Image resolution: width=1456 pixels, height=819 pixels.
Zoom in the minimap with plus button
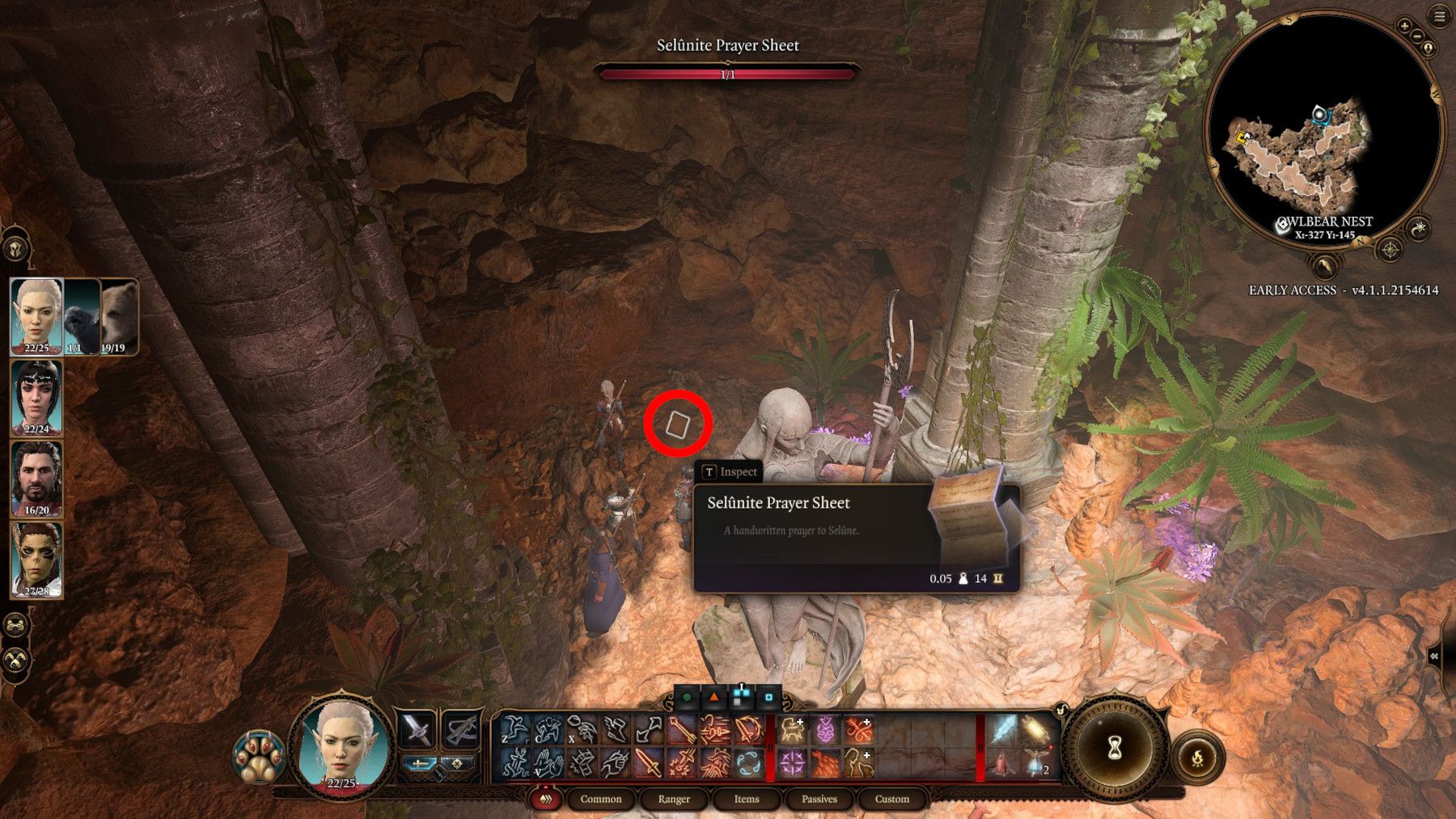click(x=1405, y=26)
